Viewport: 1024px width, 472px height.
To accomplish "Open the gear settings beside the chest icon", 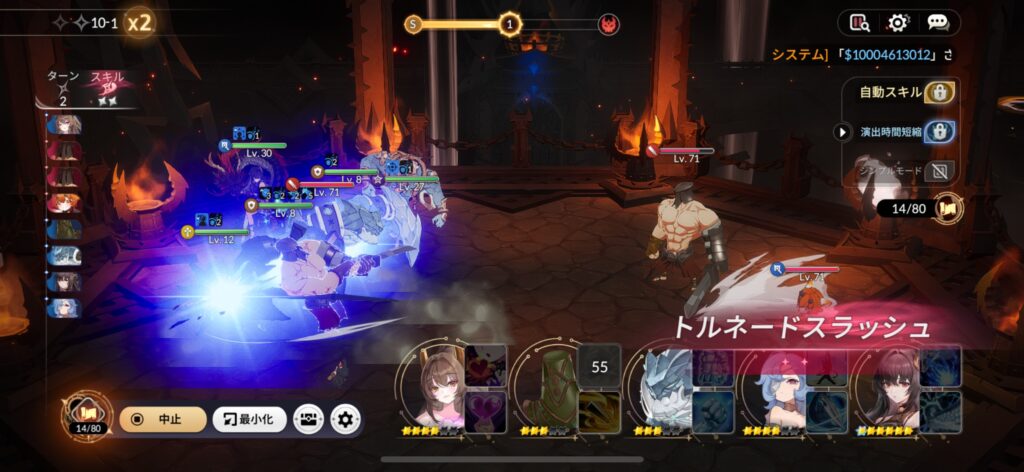I will pos(346,419).
